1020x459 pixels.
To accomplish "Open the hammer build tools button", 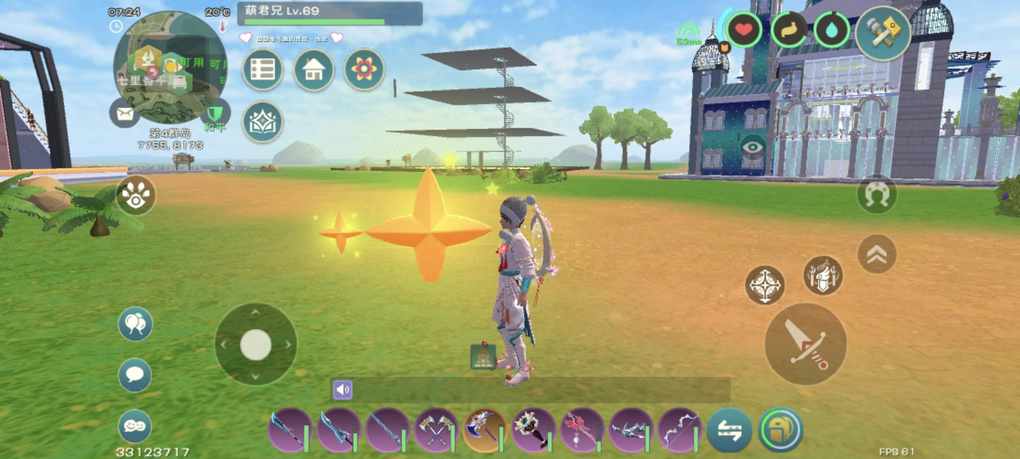I will [883, 32].
